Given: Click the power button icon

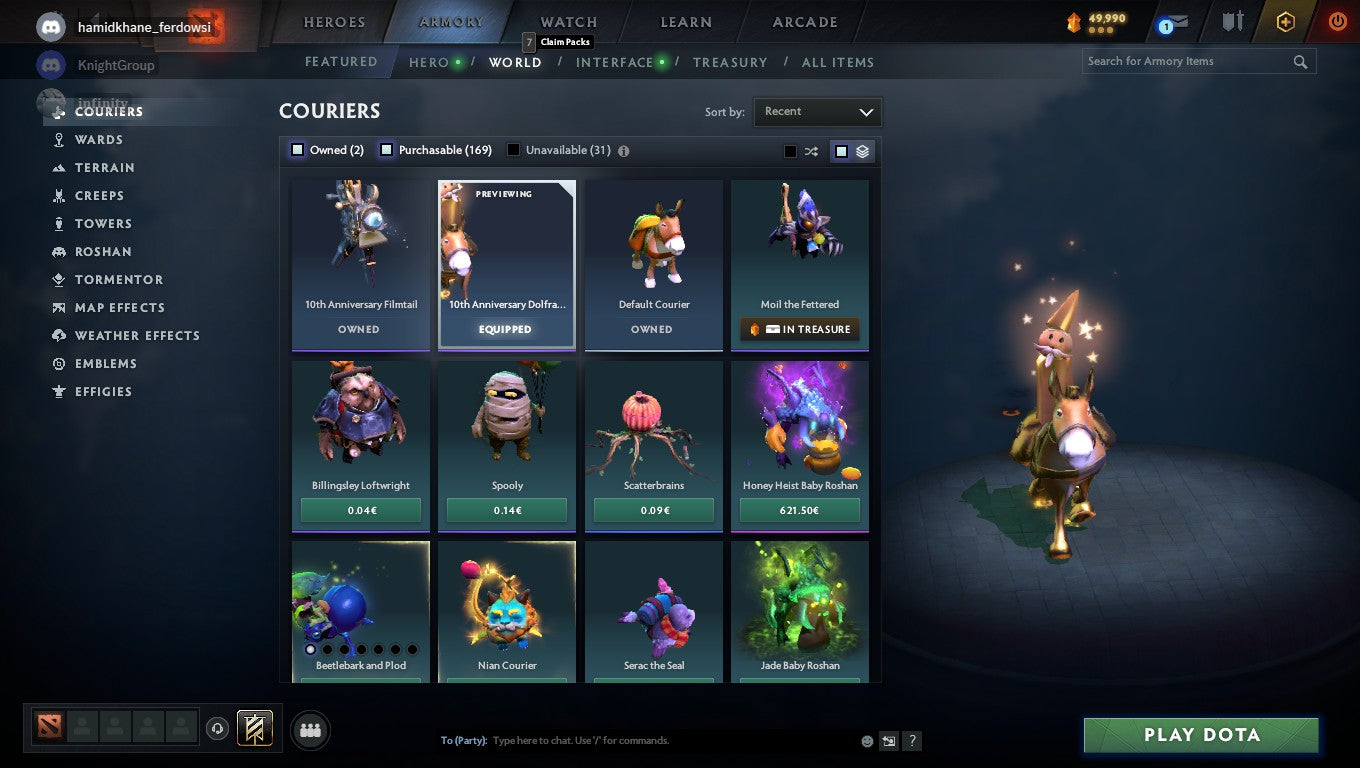Looking at the screenshot, I should 1337,21.
